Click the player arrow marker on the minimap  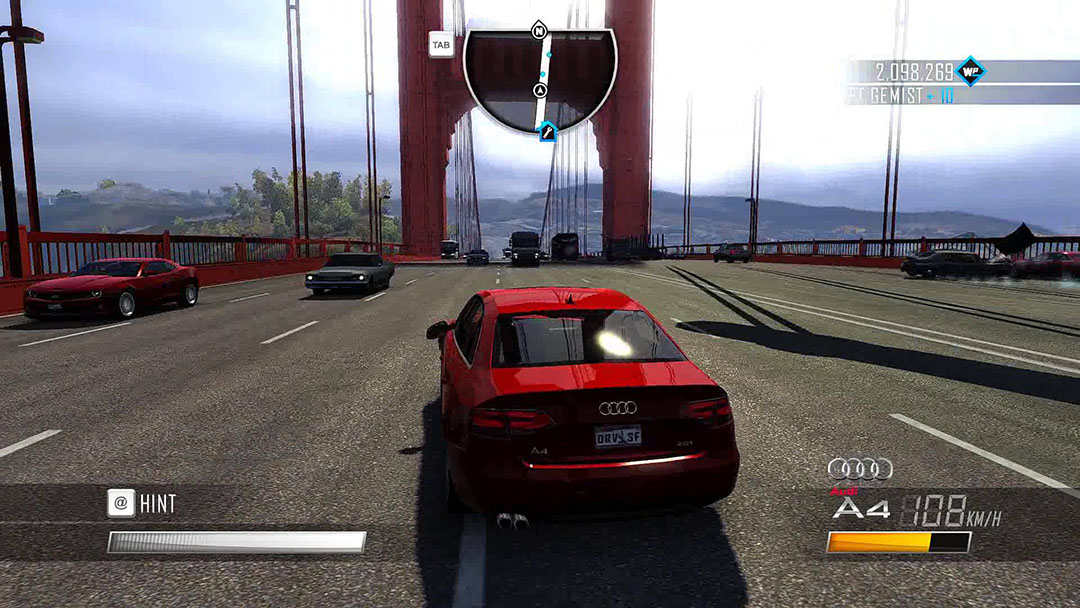pyautogui.click(x=541, y=91)
